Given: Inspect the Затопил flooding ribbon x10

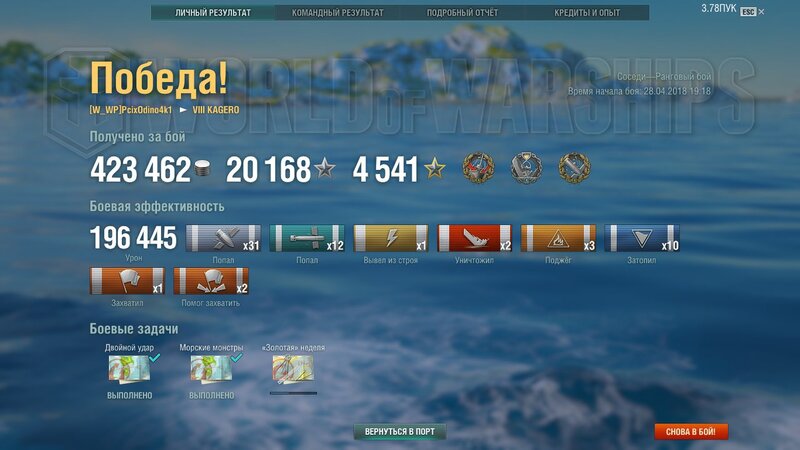Looking at the screenshot, I should (642, 238).
